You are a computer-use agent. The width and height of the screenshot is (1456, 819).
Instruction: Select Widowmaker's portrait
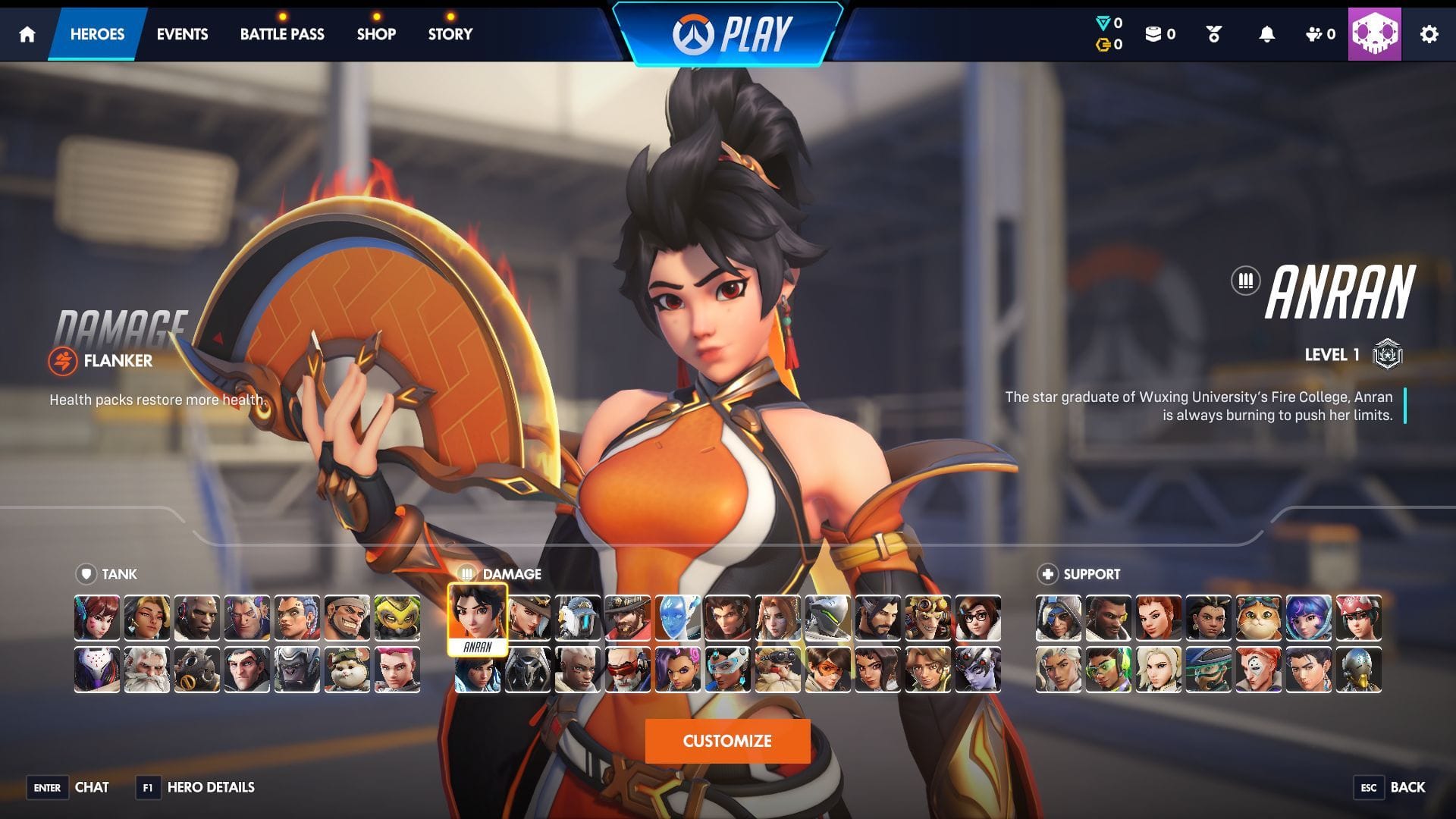pos(977,670)
